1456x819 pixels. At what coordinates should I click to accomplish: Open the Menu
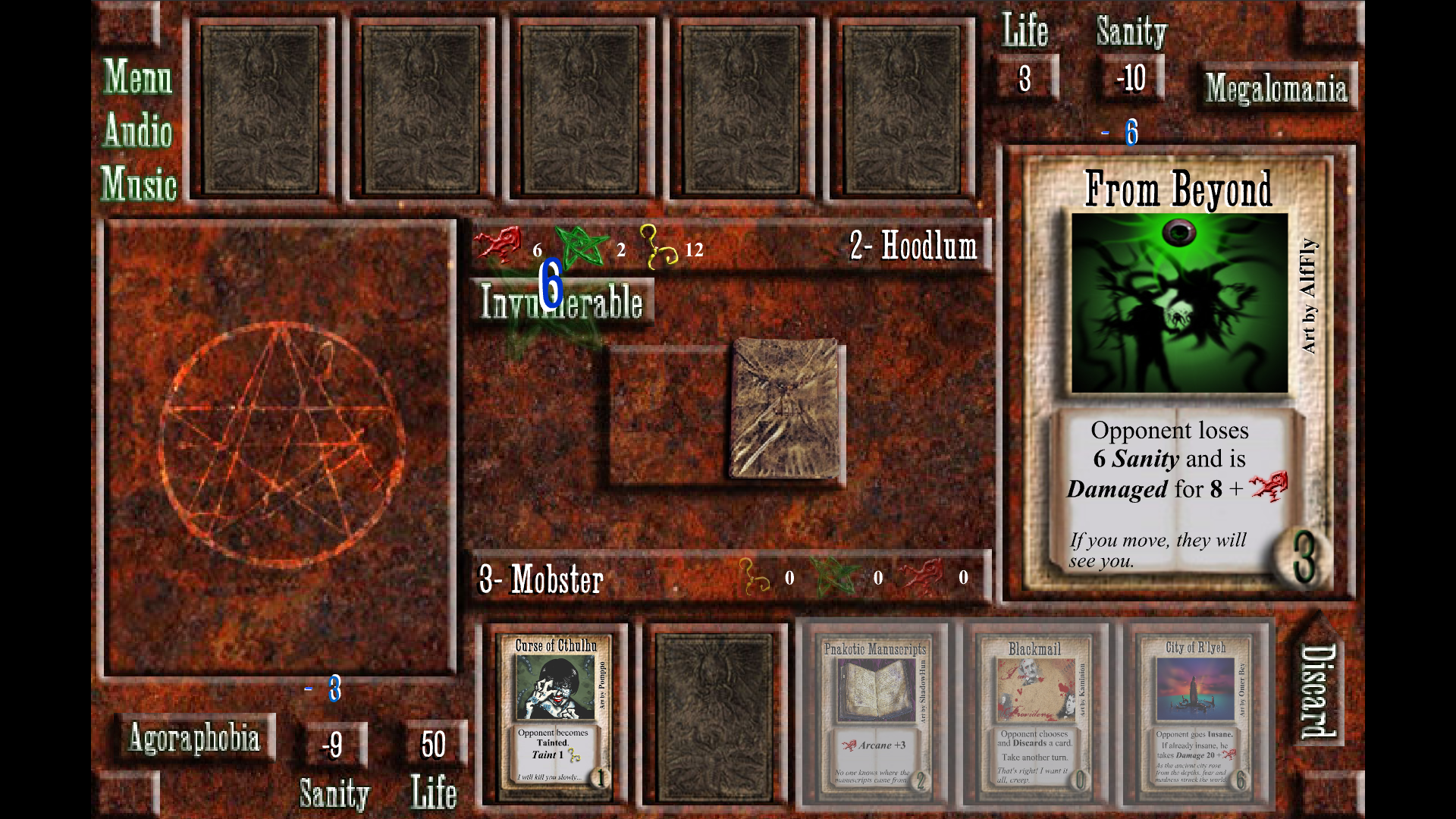[x=138, y=77]
